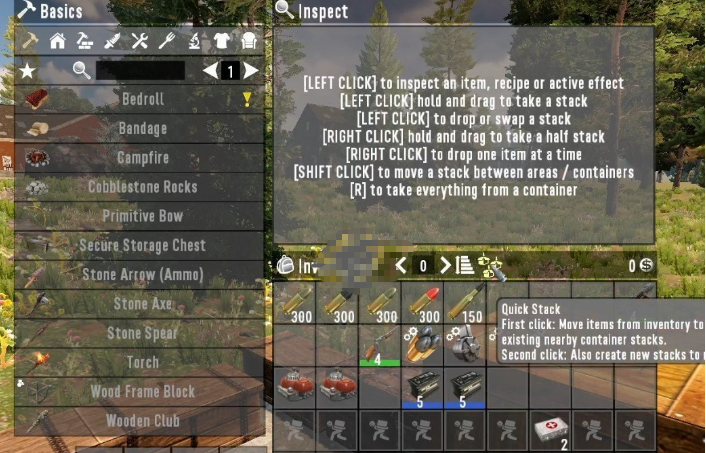Open the armchair furniture category
Image resolution: width=706 pixels, height=453 pixels.
click(249, 42)
